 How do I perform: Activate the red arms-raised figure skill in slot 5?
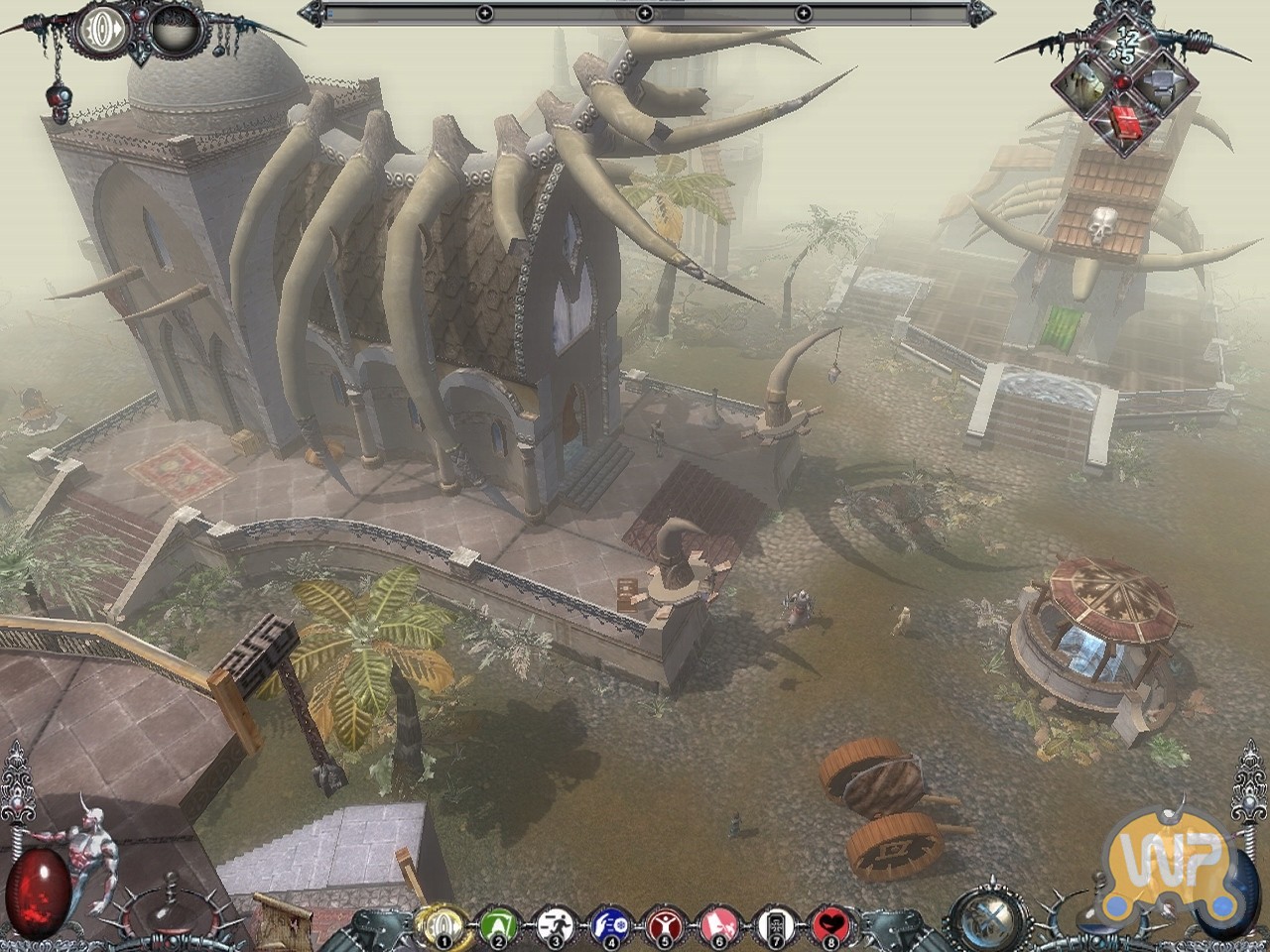[660, 925]
